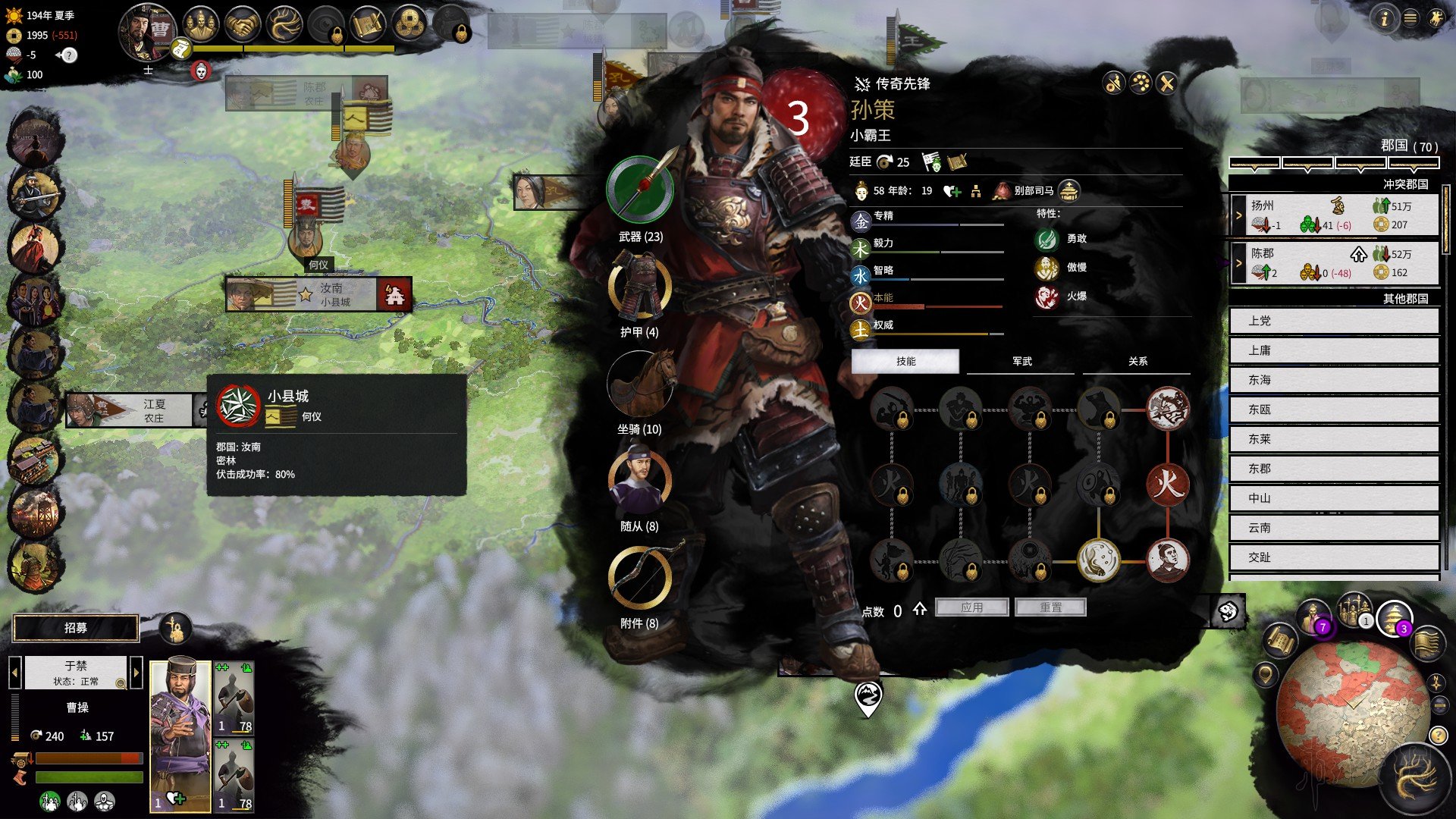
Task: Select 上党 in the commandery list
Action: pos(1333,321)
